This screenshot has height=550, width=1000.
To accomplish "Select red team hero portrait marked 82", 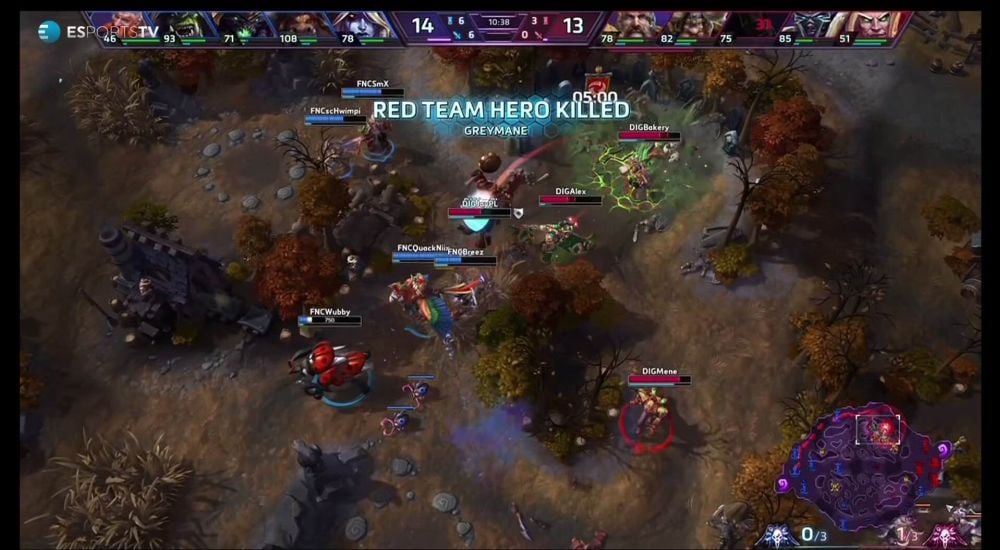I will pyautogui.click(x=684, y=27).
